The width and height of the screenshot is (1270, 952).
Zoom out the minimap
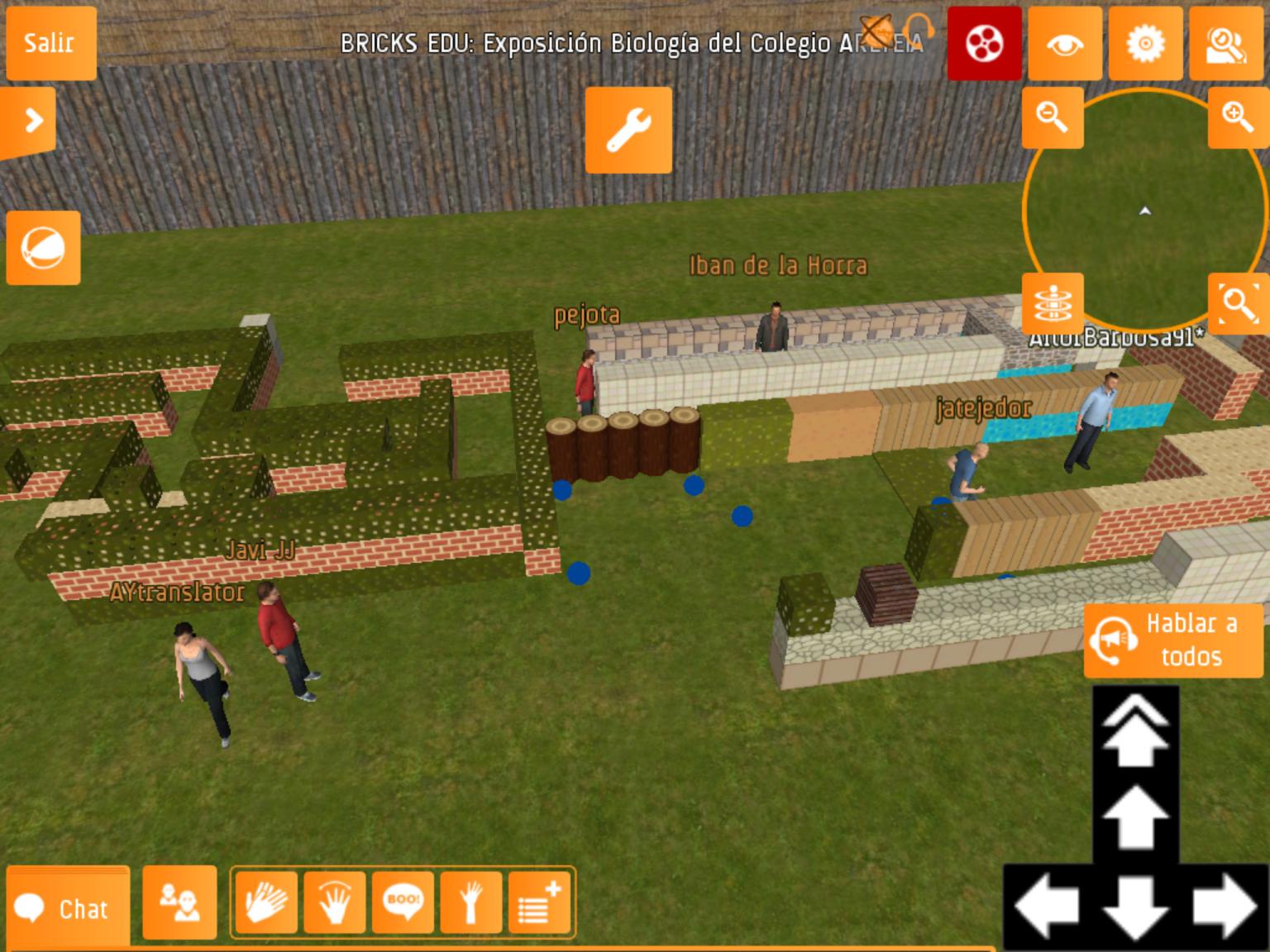[x=1053, y=117]
